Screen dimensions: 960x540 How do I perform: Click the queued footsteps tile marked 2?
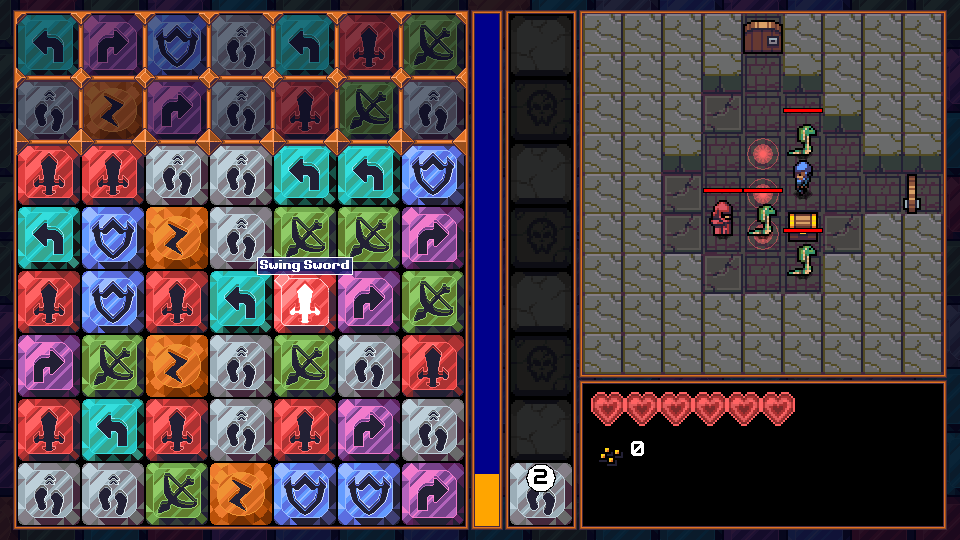(x=541, y=493)
